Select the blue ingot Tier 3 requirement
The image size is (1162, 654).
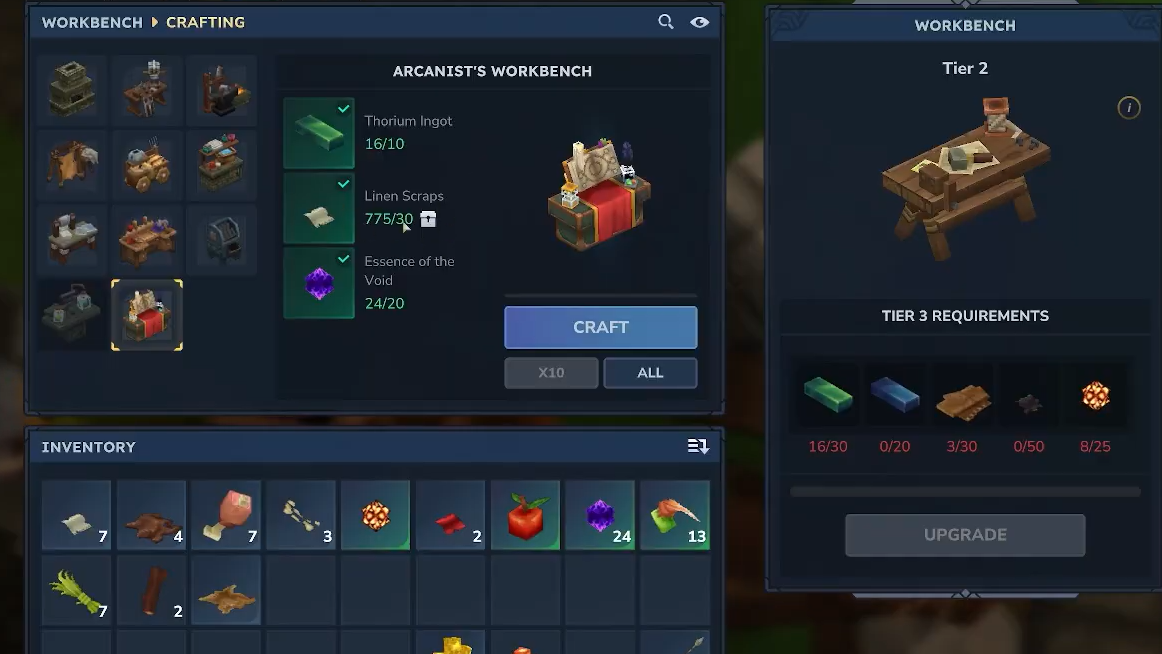895,396
